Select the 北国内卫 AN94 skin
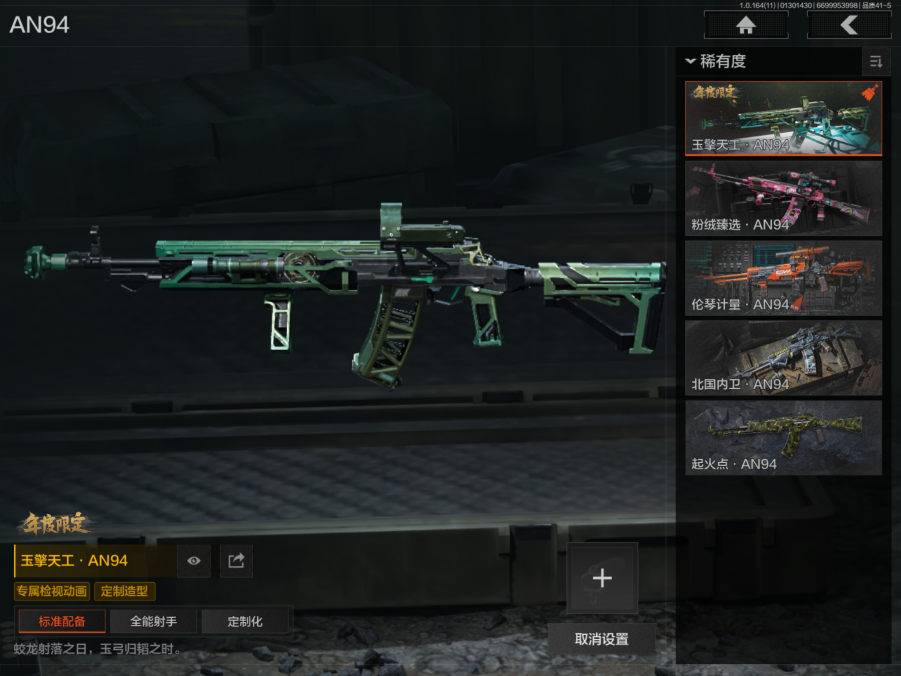This screenshot has width=901, height=676. [x=783, y=358]
